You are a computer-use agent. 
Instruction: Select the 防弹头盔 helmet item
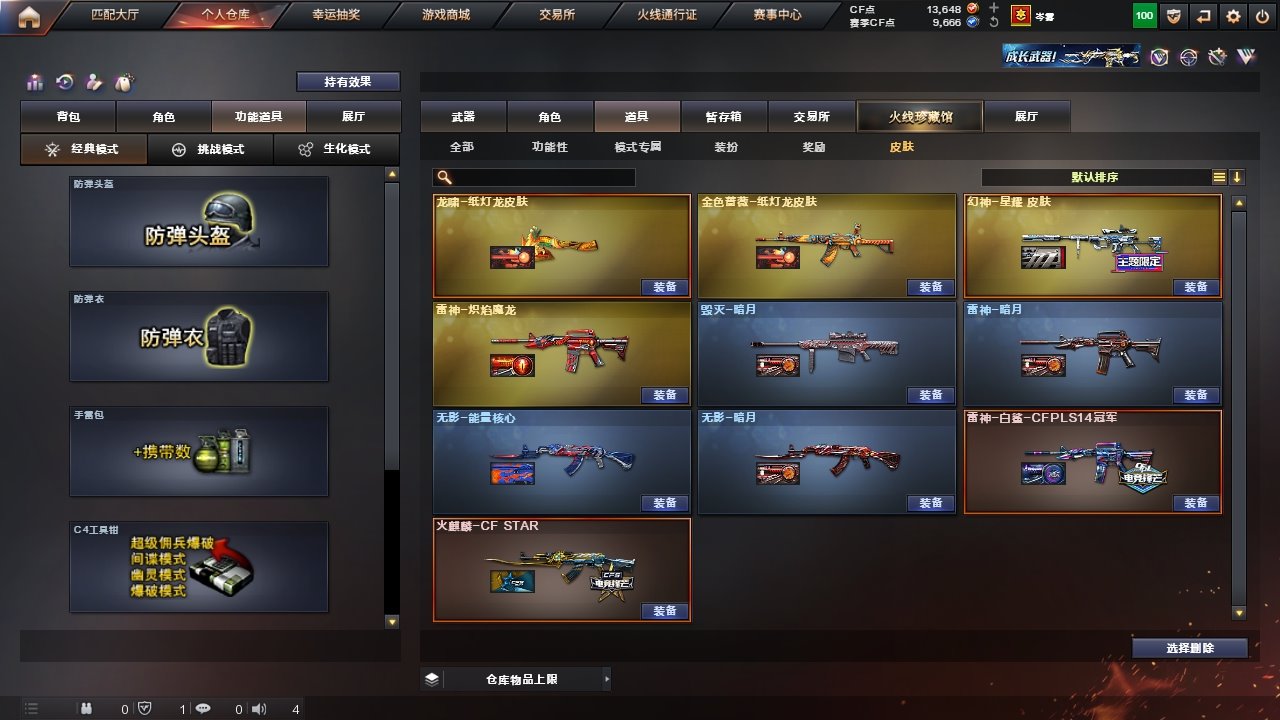pos(199,222)
